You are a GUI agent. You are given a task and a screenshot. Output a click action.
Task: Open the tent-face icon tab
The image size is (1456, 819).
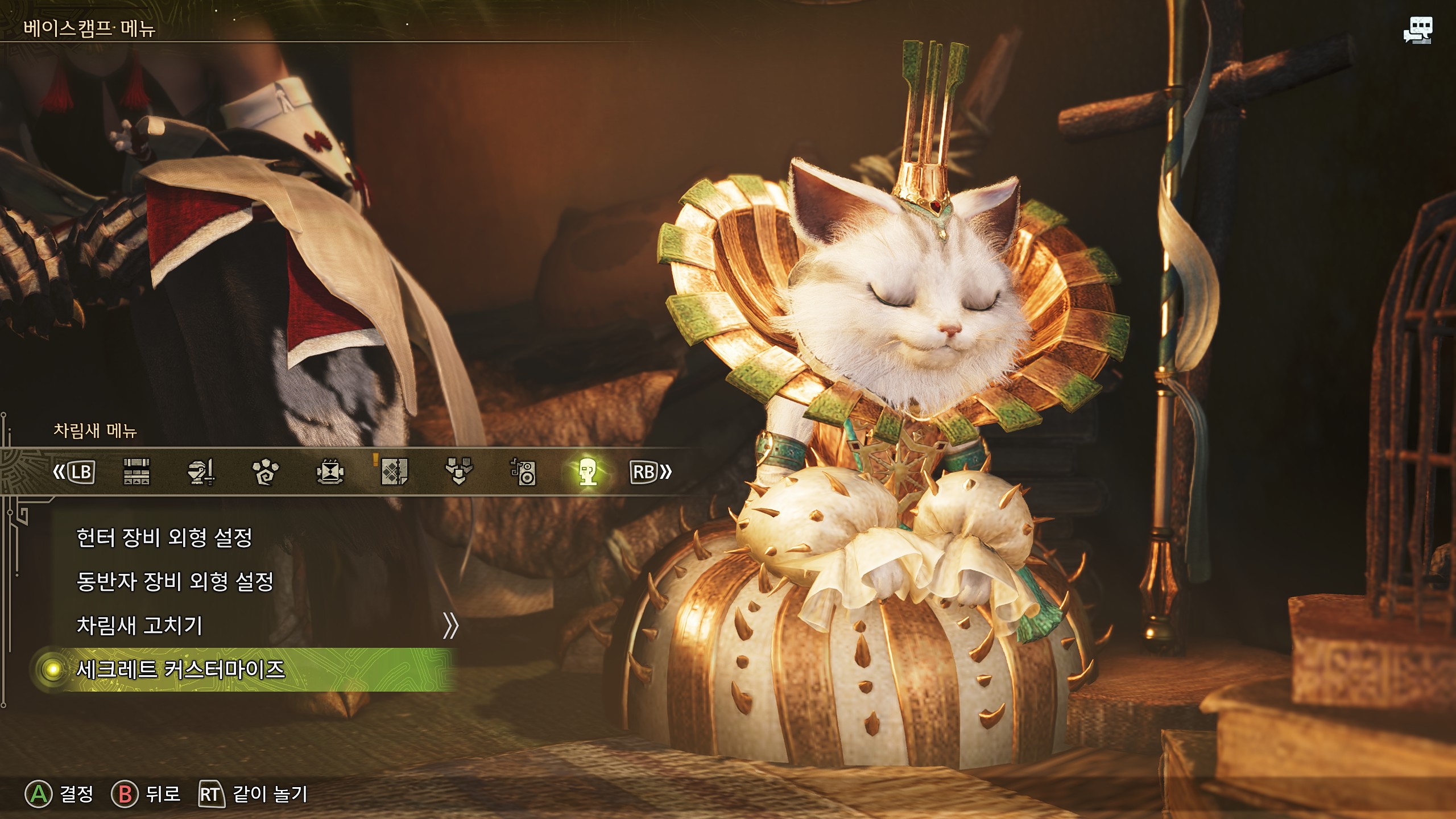point(330,472)
